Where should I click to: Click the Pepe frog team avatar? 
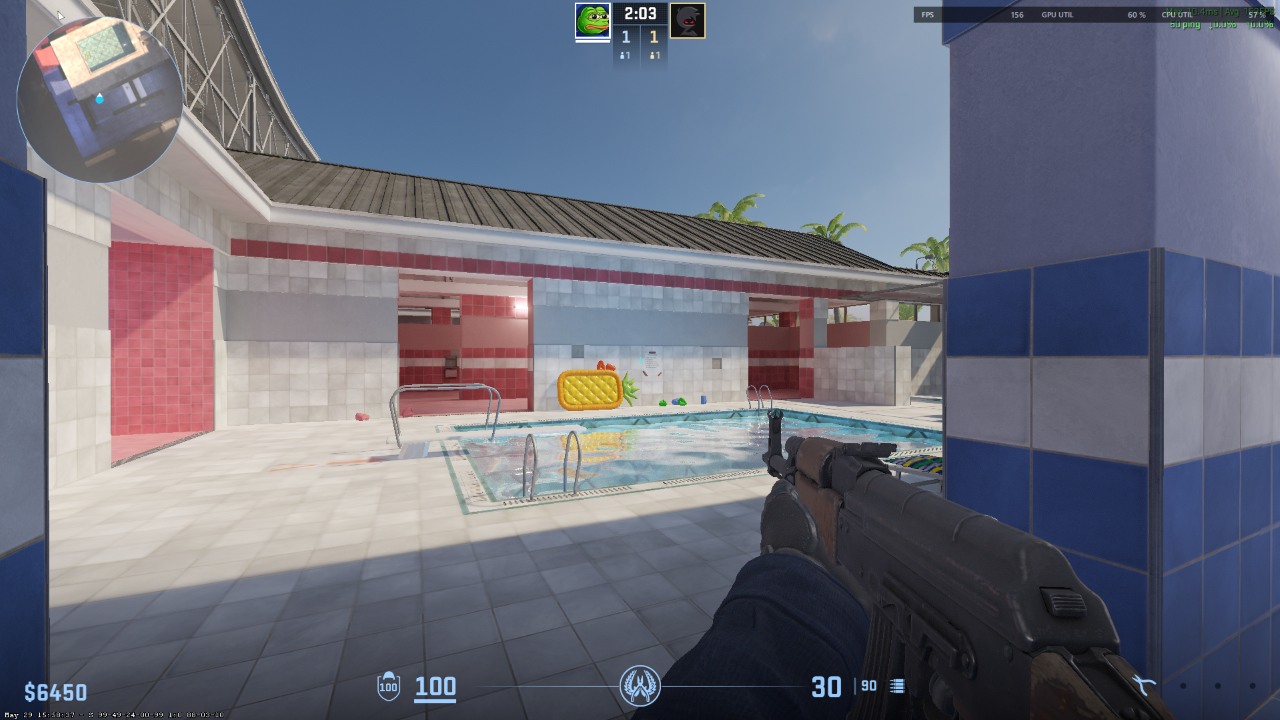pos(591,19)
